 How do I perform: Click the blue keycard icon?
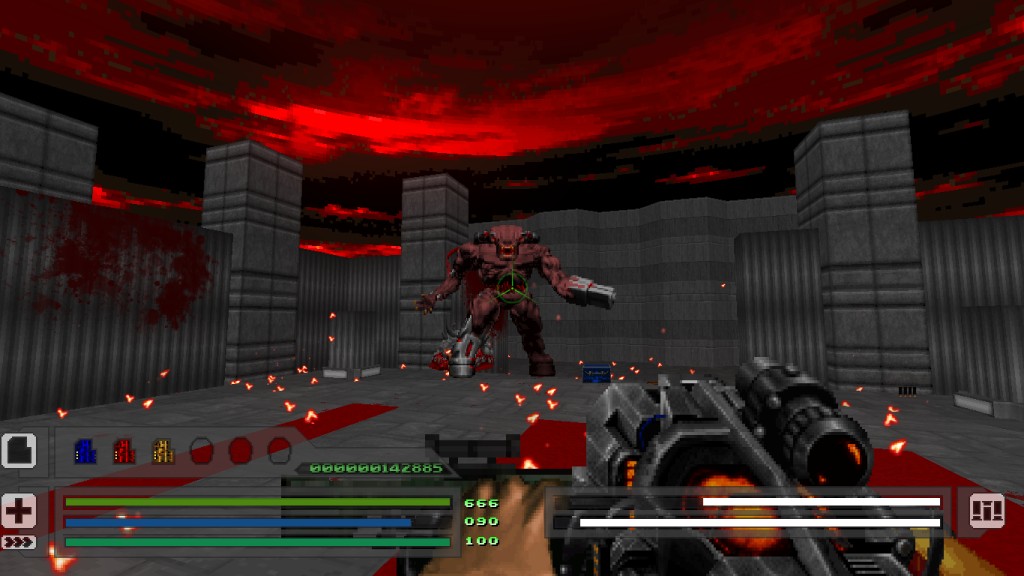coord(85,452)
